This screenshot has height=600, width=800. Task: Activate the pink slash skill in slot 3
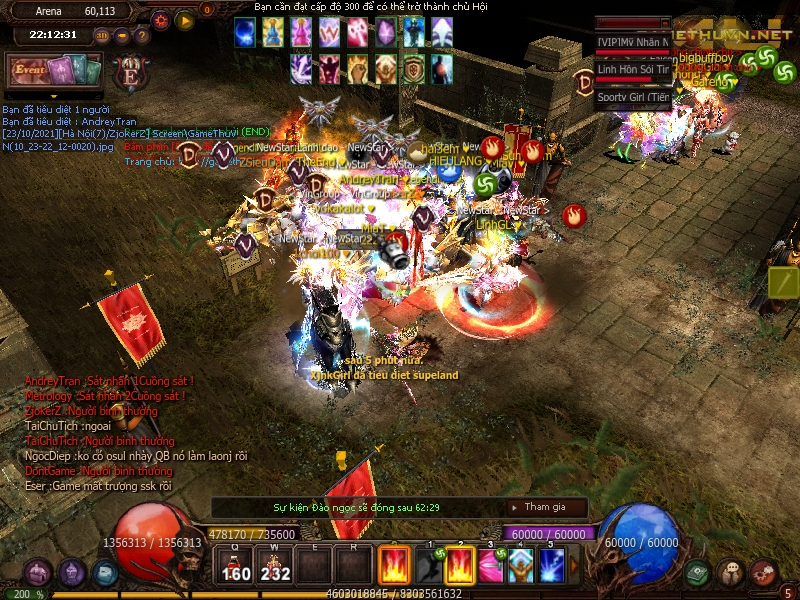489,566
